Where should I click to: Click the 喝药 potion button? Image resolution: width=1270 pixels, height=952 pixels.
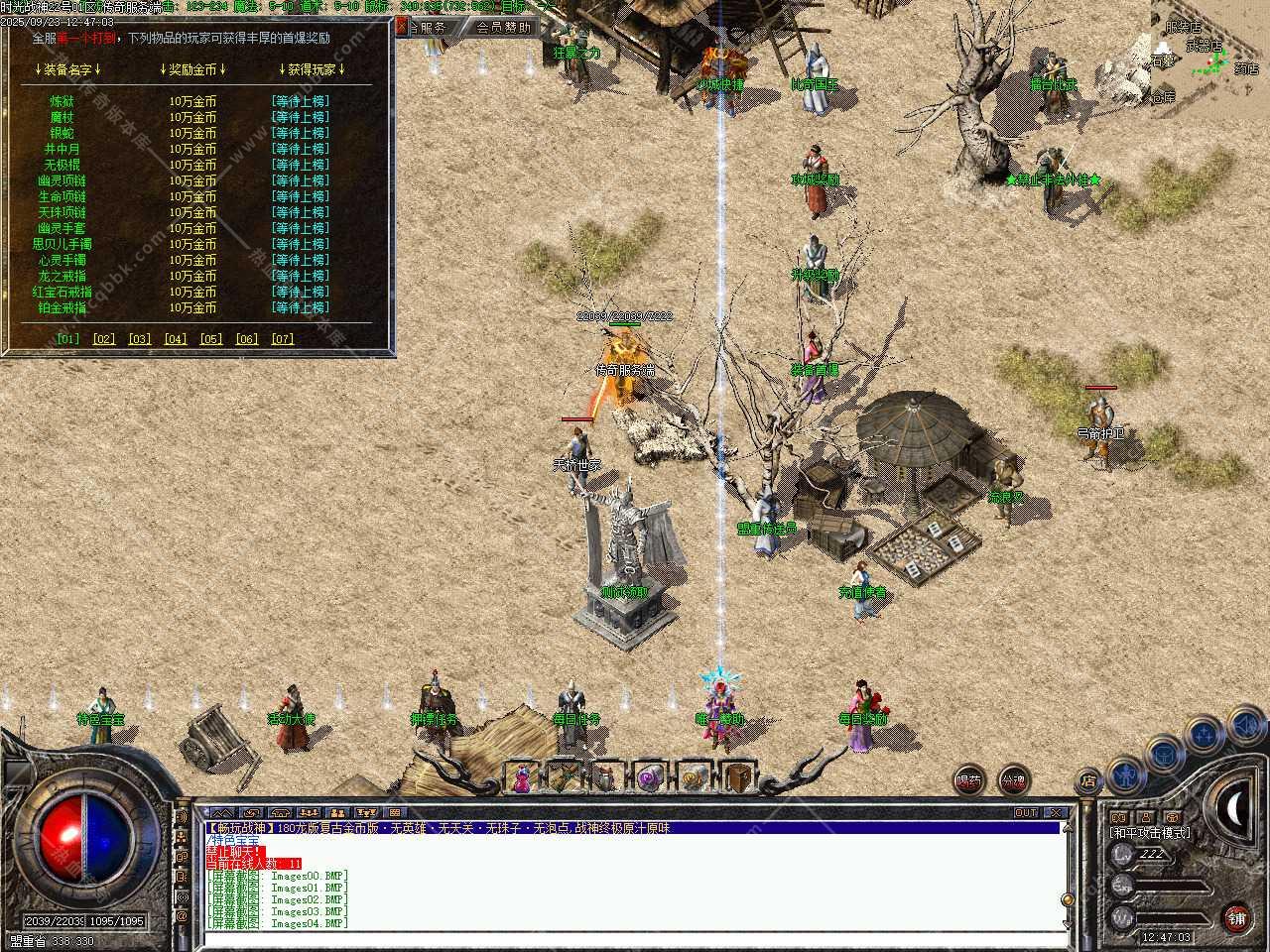click(x=969, y=780)
